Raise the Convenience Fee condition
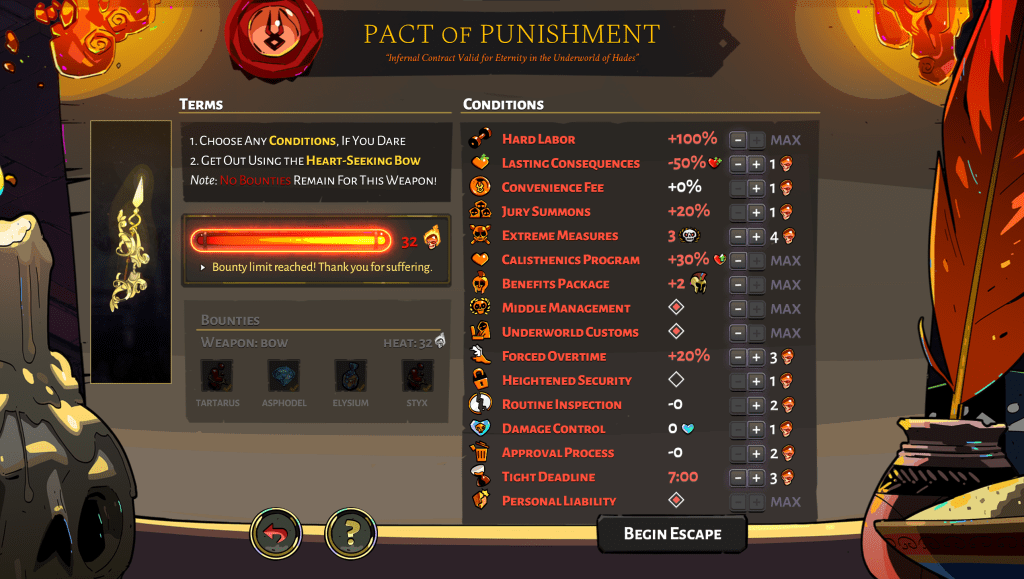The height and width of the screenshot is (579, 1024). [757, 188]
